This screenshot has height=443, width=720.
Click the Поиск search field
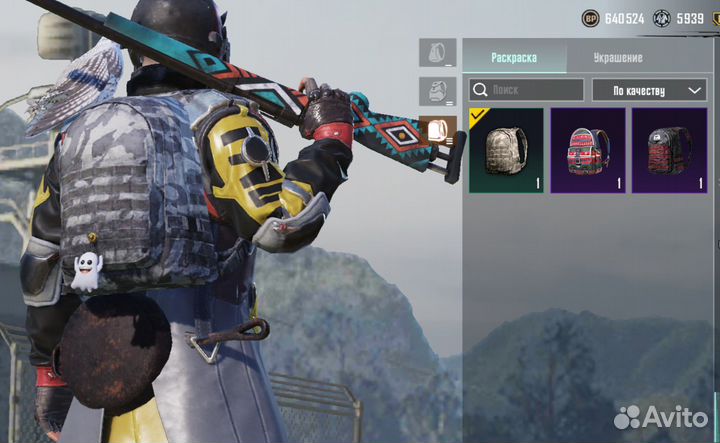click(x=527, y=90)
